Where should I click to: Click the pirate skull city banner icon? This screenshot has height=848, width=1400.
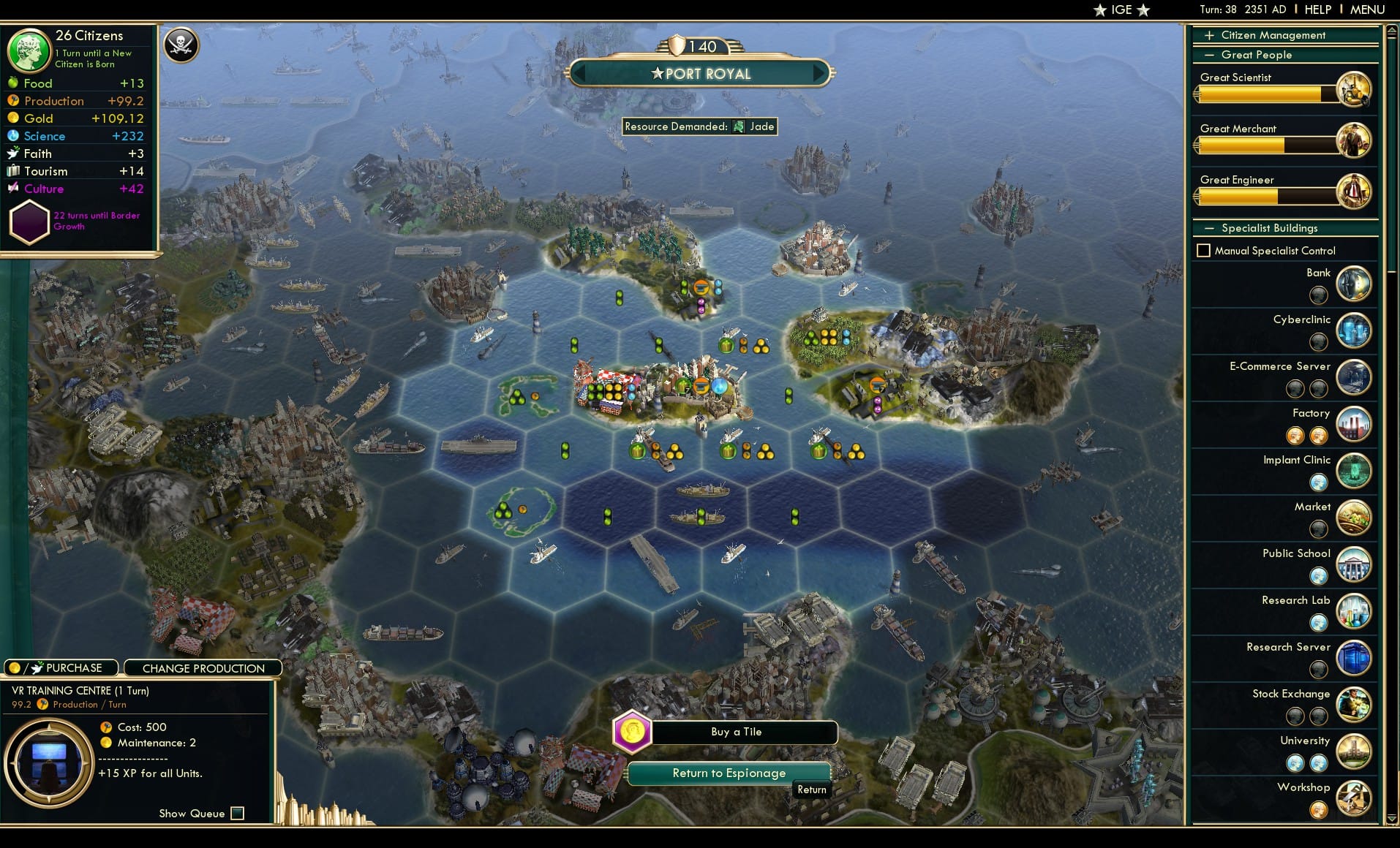click(181, 45)
